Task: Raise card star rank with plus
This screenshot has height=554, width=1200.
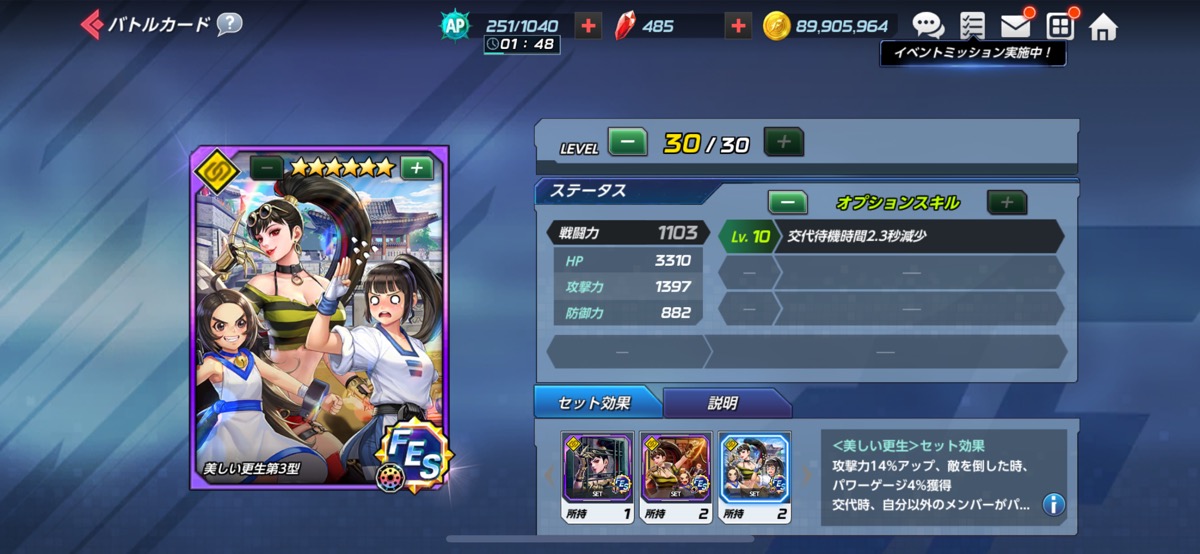Action: pos(416,168)
